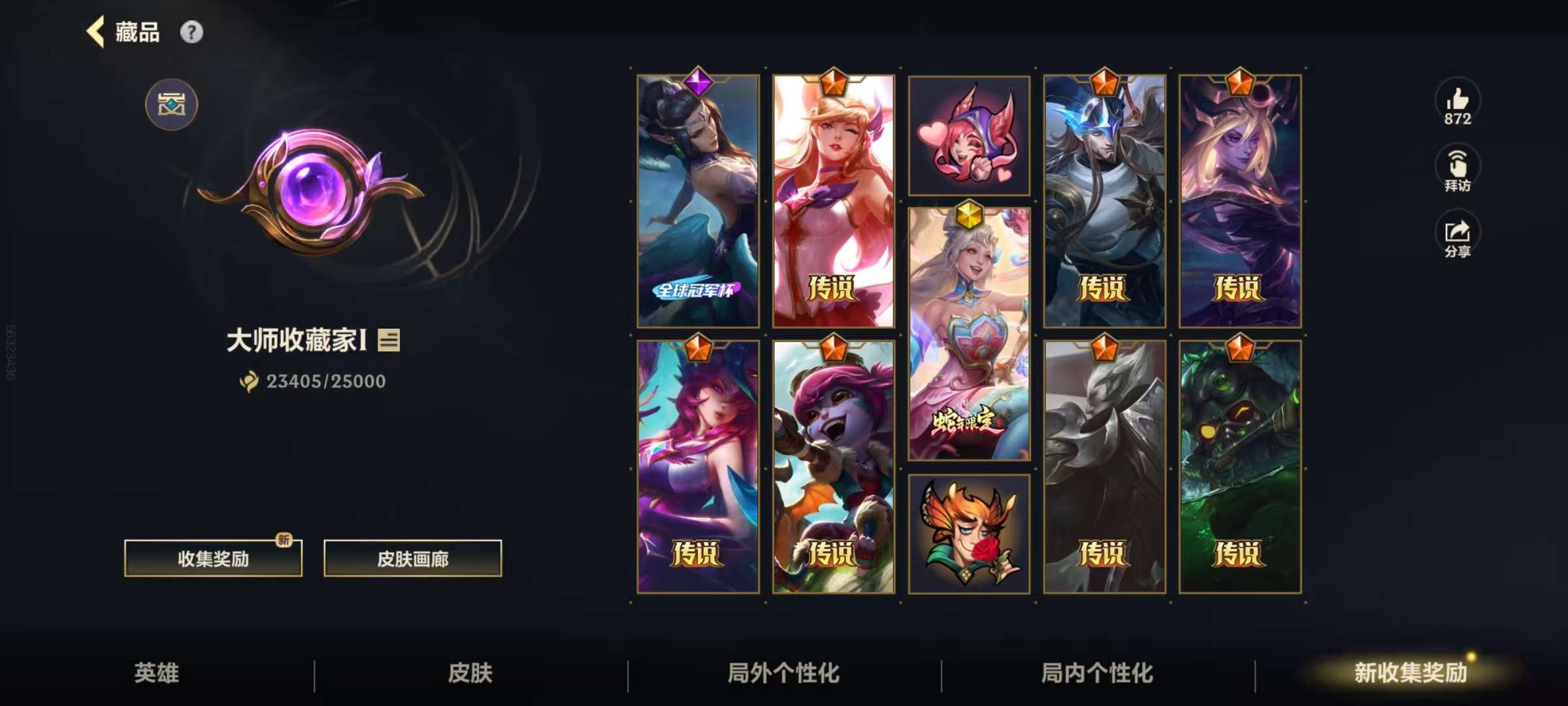Open the 局外个性化 tab

pyautogui.click(x=784, y=673)
